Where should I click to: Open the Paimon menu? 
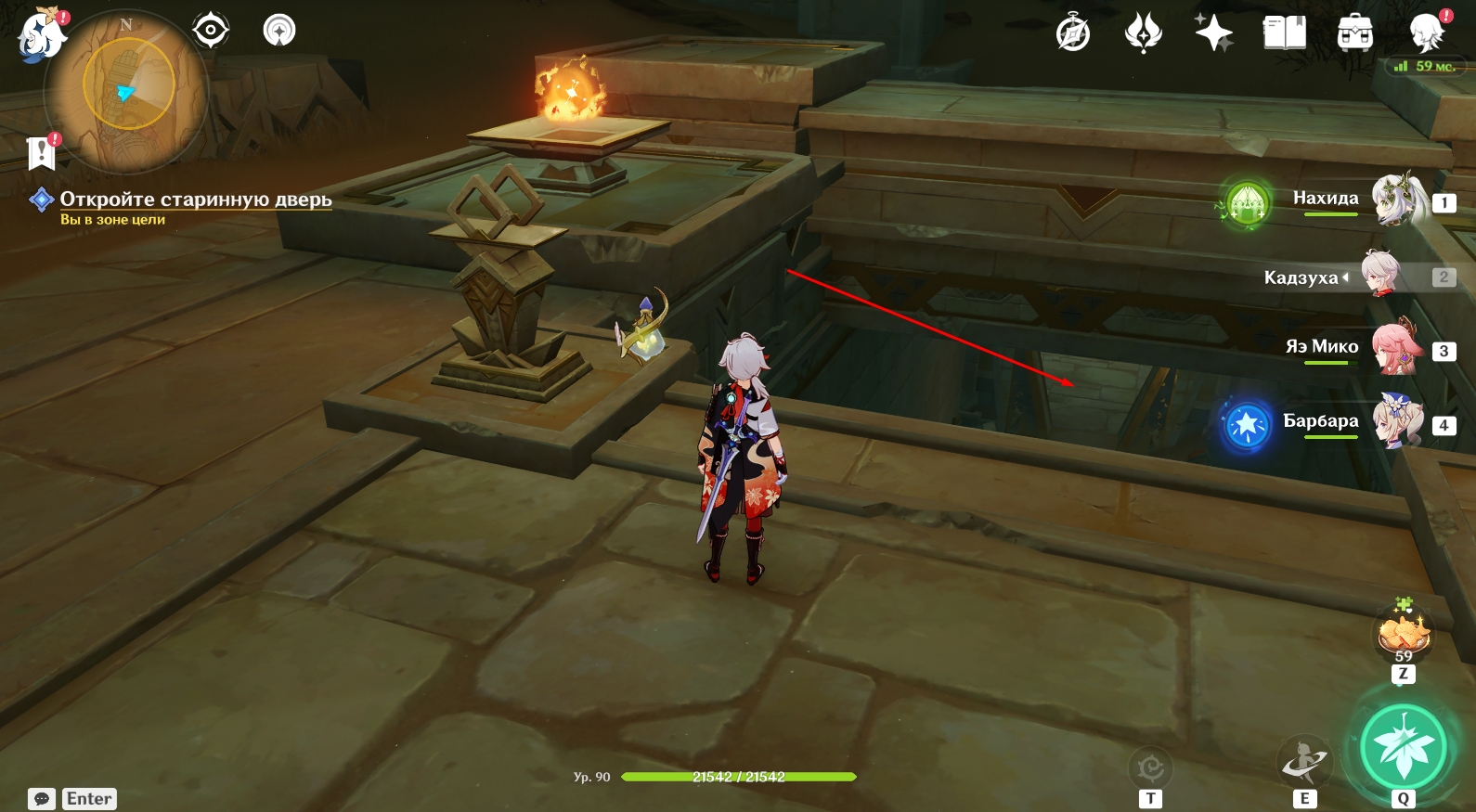point(41,35)
